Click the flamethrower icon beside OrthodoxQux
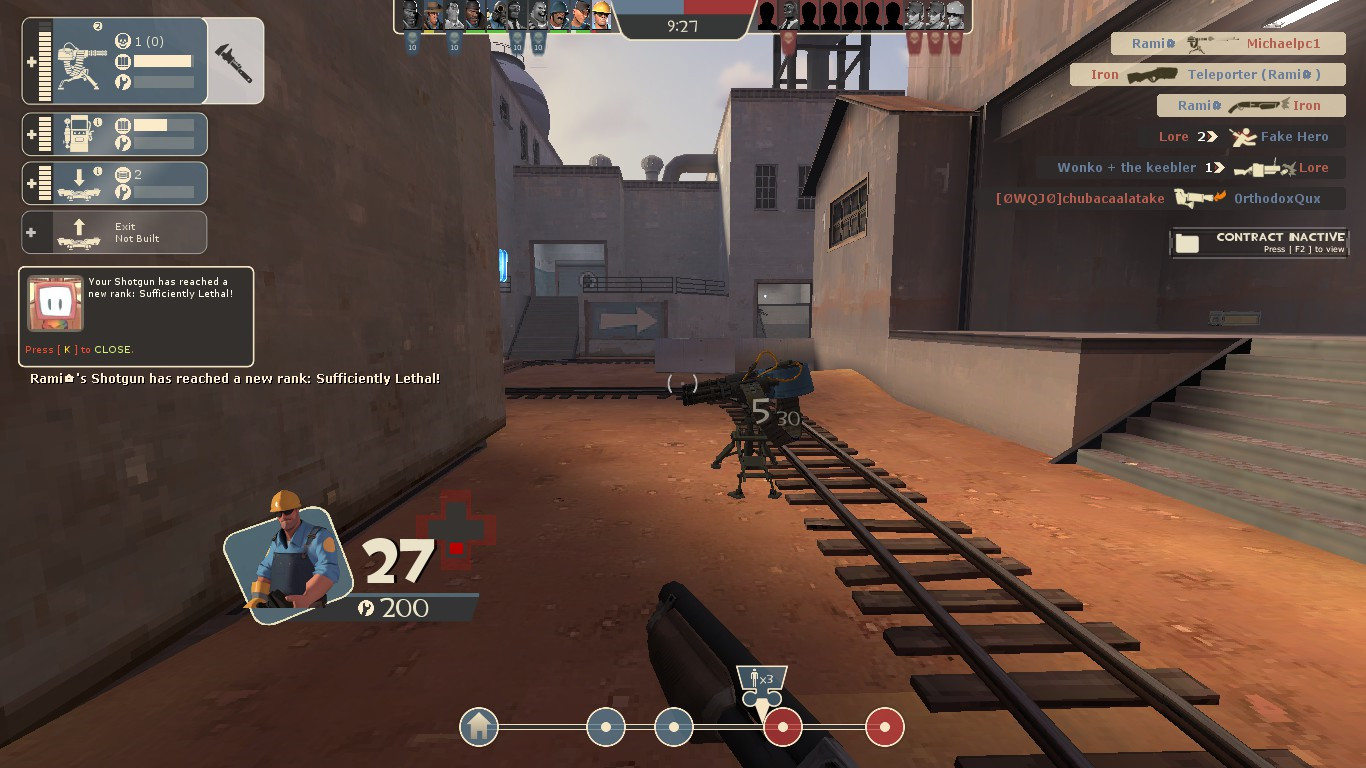 [1197, 197]
